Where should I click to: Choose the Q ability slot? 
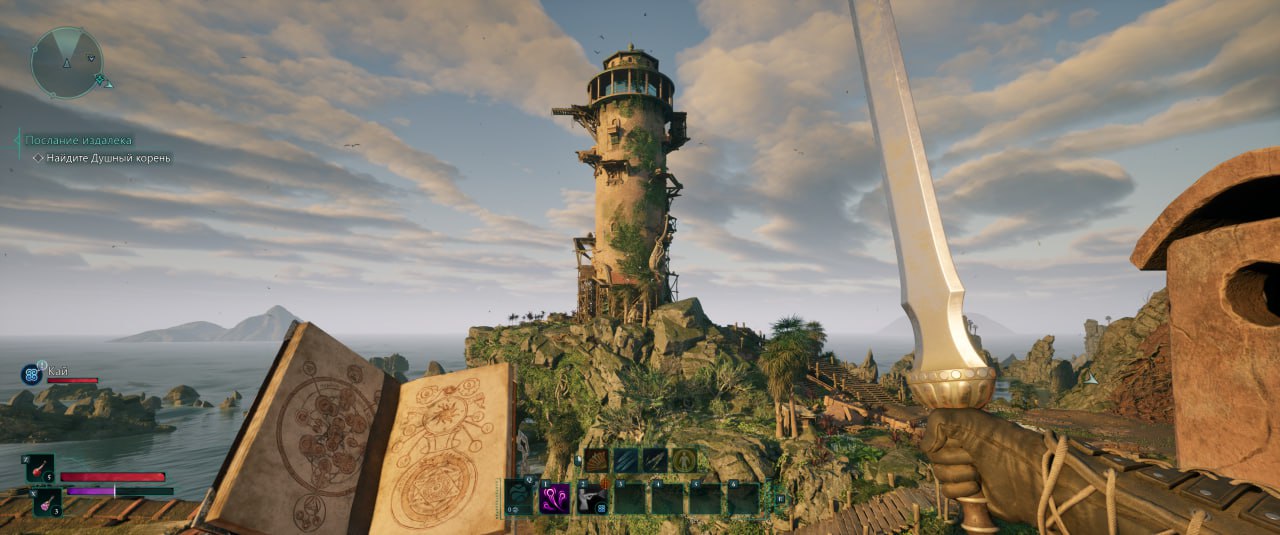click(519, 497)
